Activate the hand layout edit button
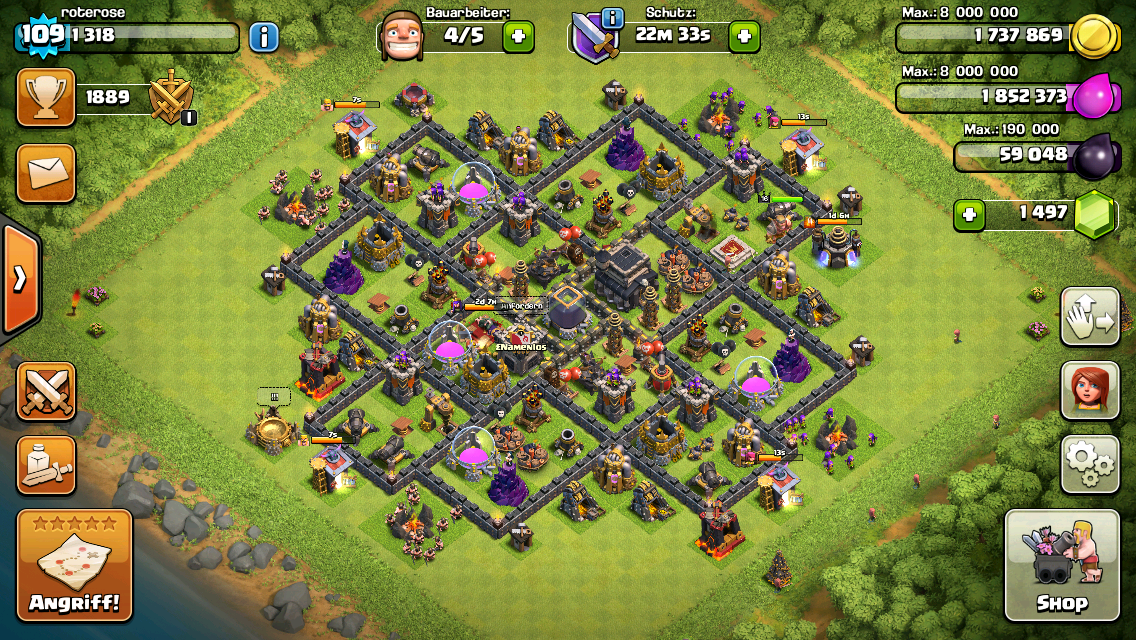The image size is (1136, 640). 1089,316
